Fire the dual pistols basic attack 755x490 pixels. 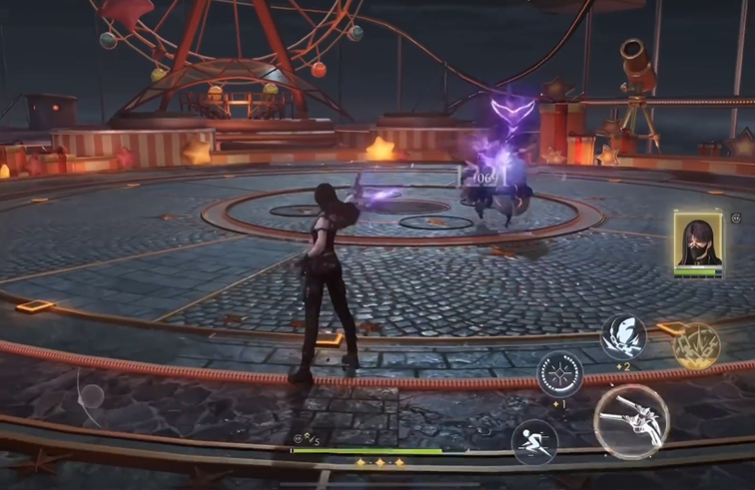coord(631,421)
